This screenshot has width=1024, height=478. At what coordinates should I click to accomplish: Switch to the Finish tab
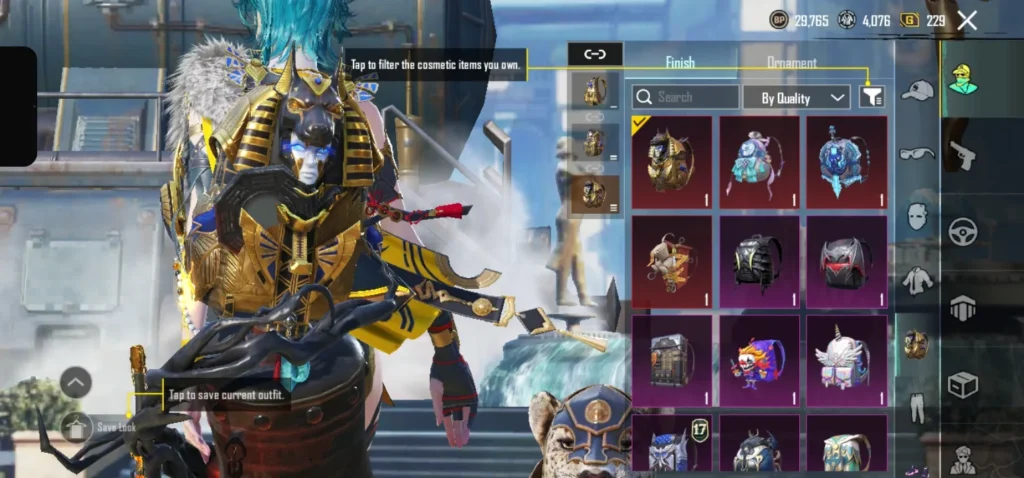[x=680, y=63]
